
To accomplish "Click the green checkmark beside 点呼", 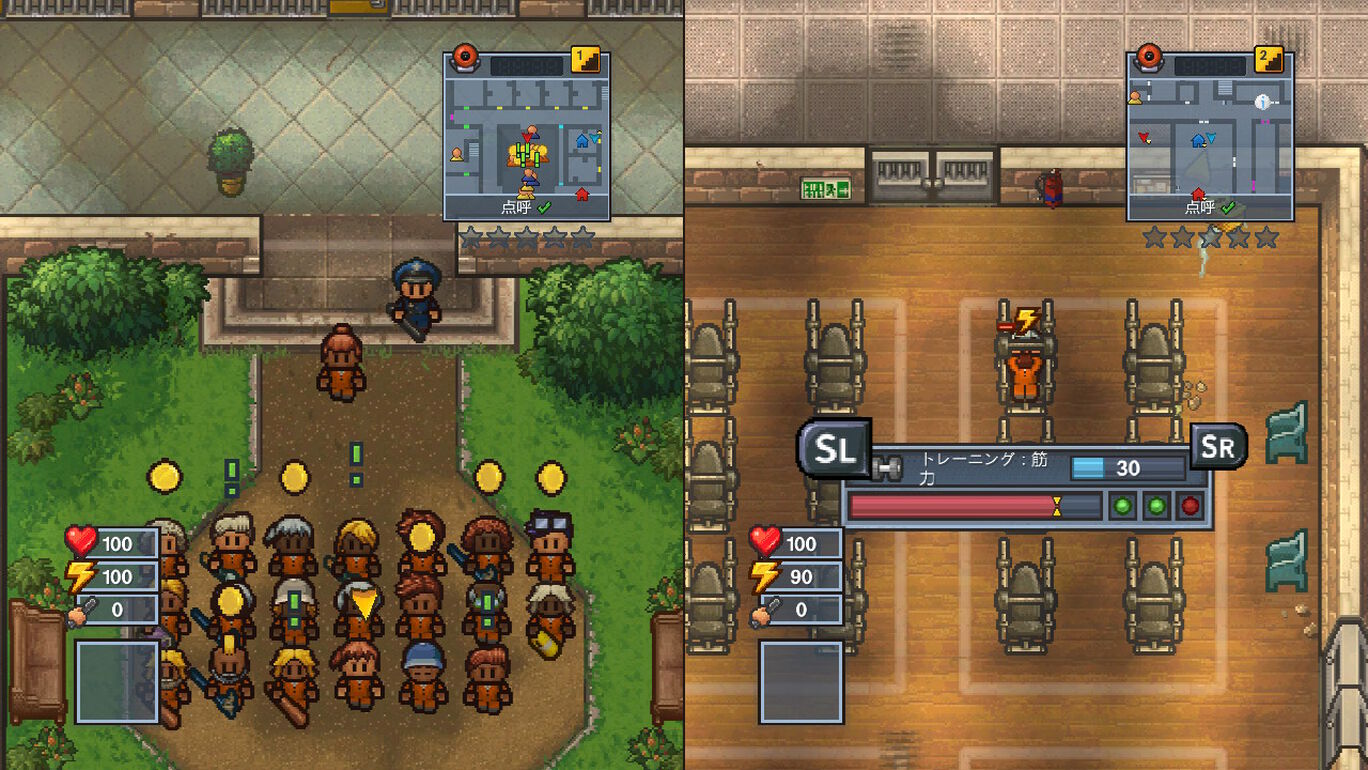I will (x=543, y=208).
